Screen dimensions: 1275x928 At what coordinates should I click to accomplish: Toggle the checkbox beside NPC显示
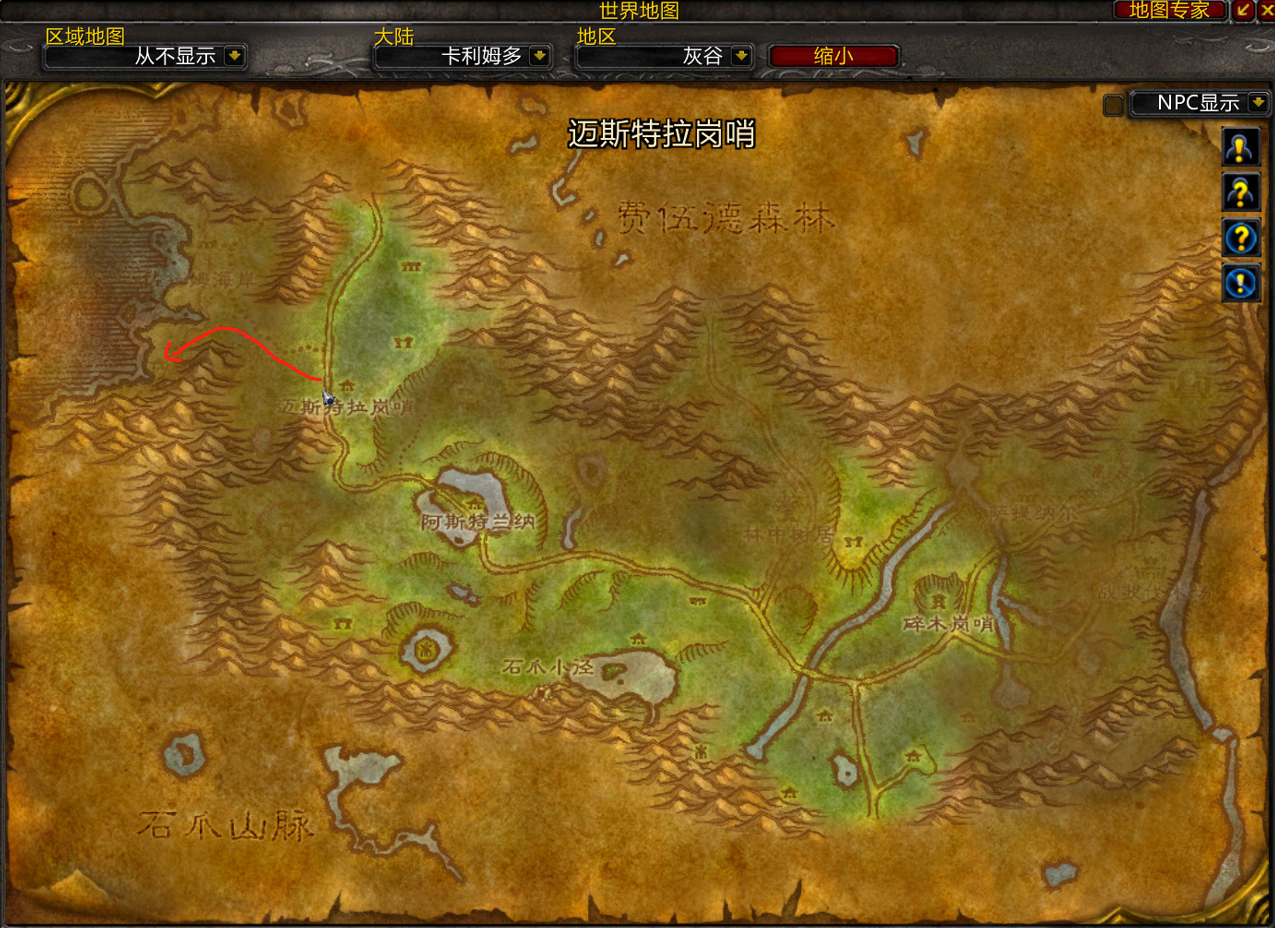pos(1113,105)
